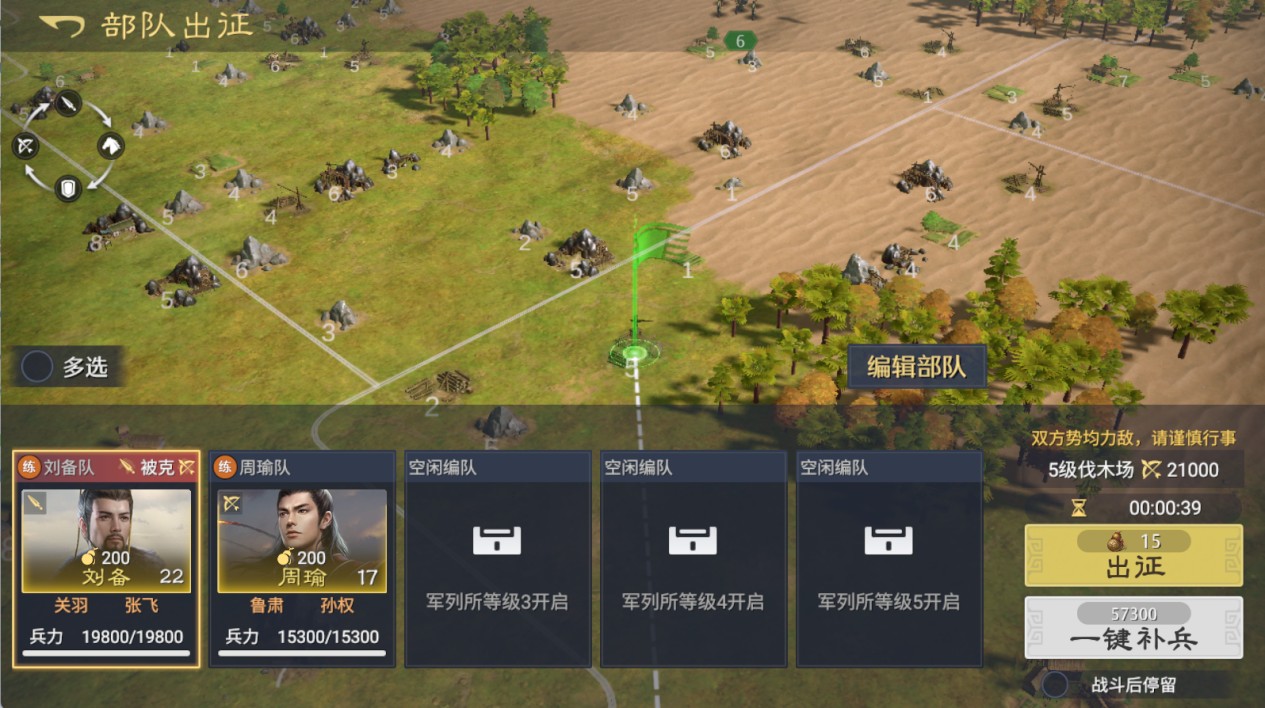Launch the march with 出征
Screen dimensions: 1265x708
[1134, 556]
